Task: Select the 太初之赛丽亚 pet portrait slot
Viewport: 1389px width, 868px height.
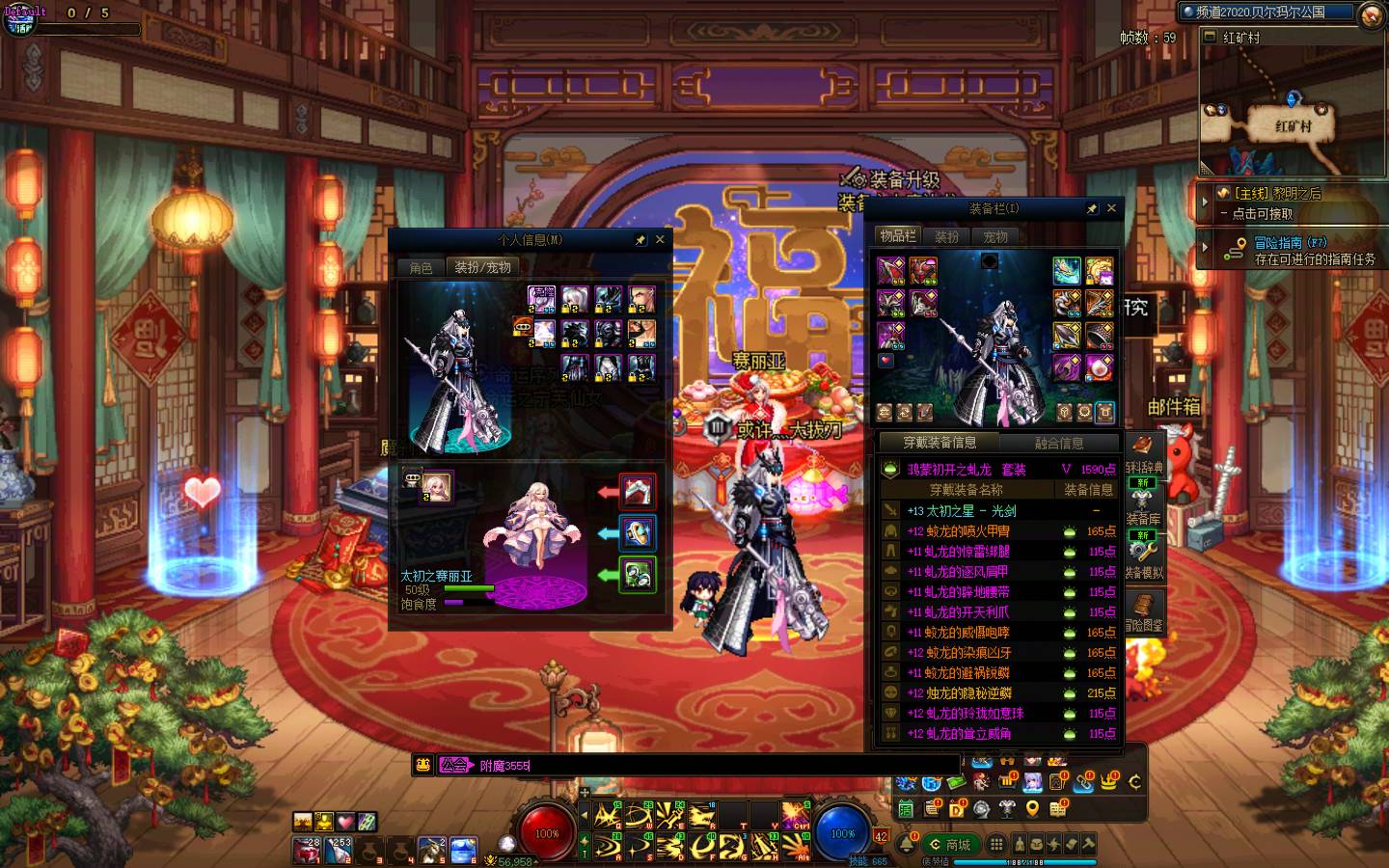Action: (x=436, y=487)
